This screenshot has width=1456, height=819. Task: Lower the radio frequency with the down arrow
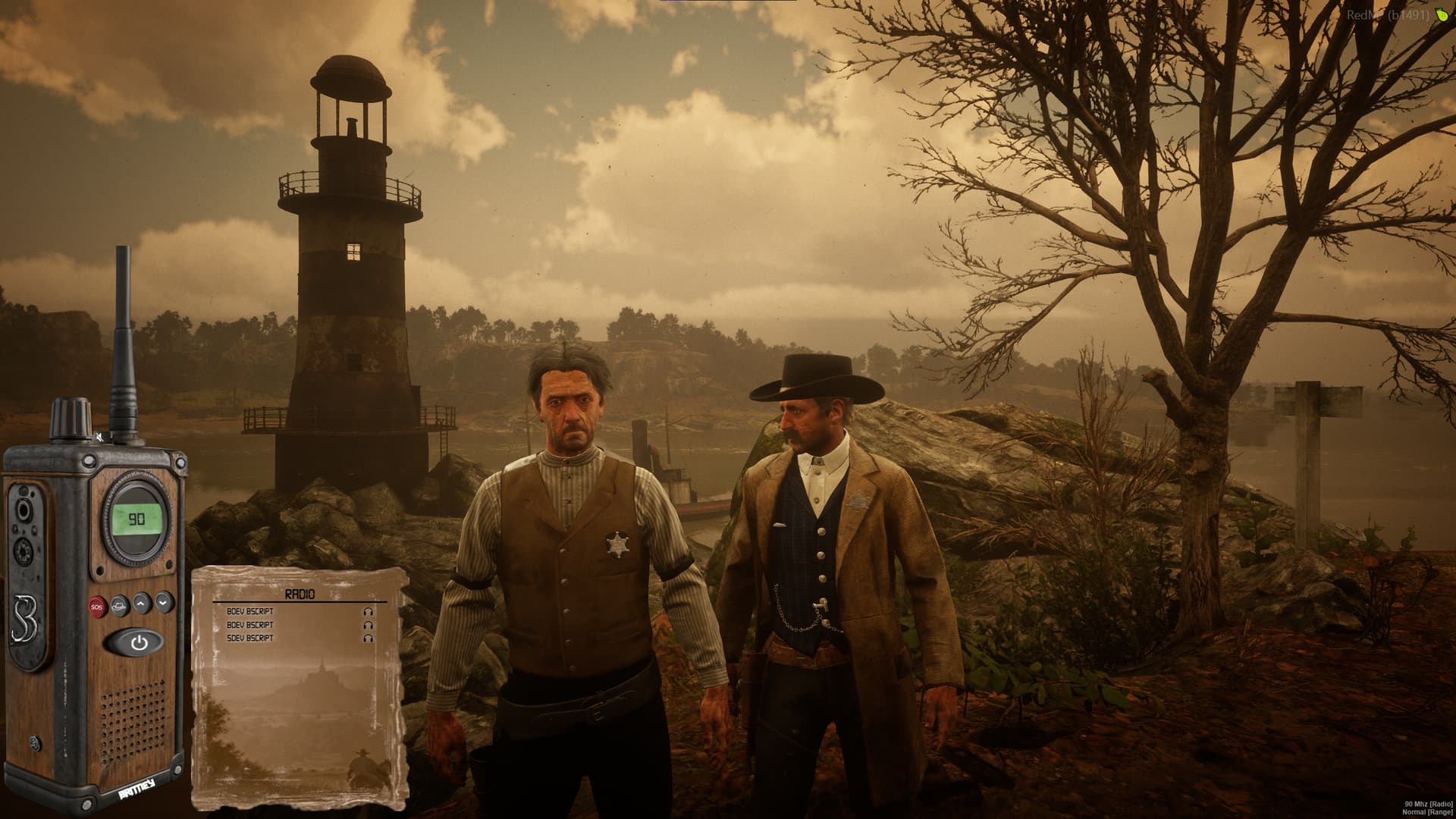[x=165, y=603]
